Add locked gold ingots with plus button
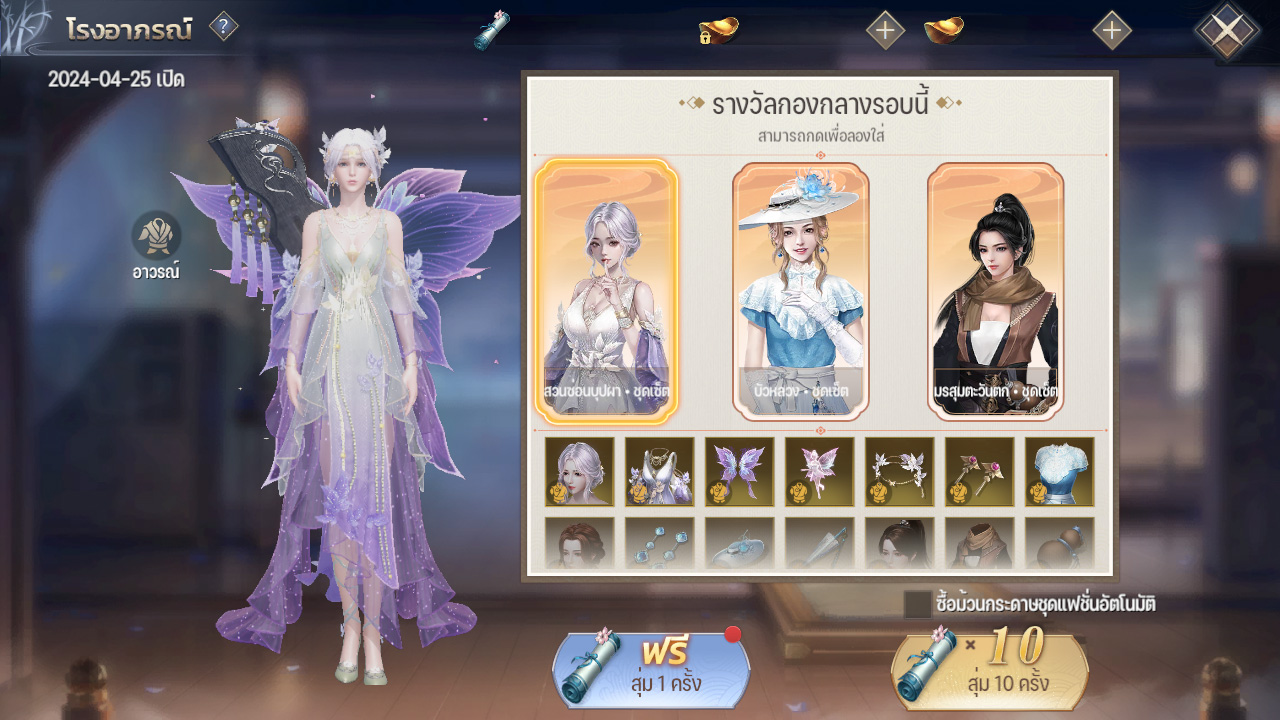 [x=885, y=30]
